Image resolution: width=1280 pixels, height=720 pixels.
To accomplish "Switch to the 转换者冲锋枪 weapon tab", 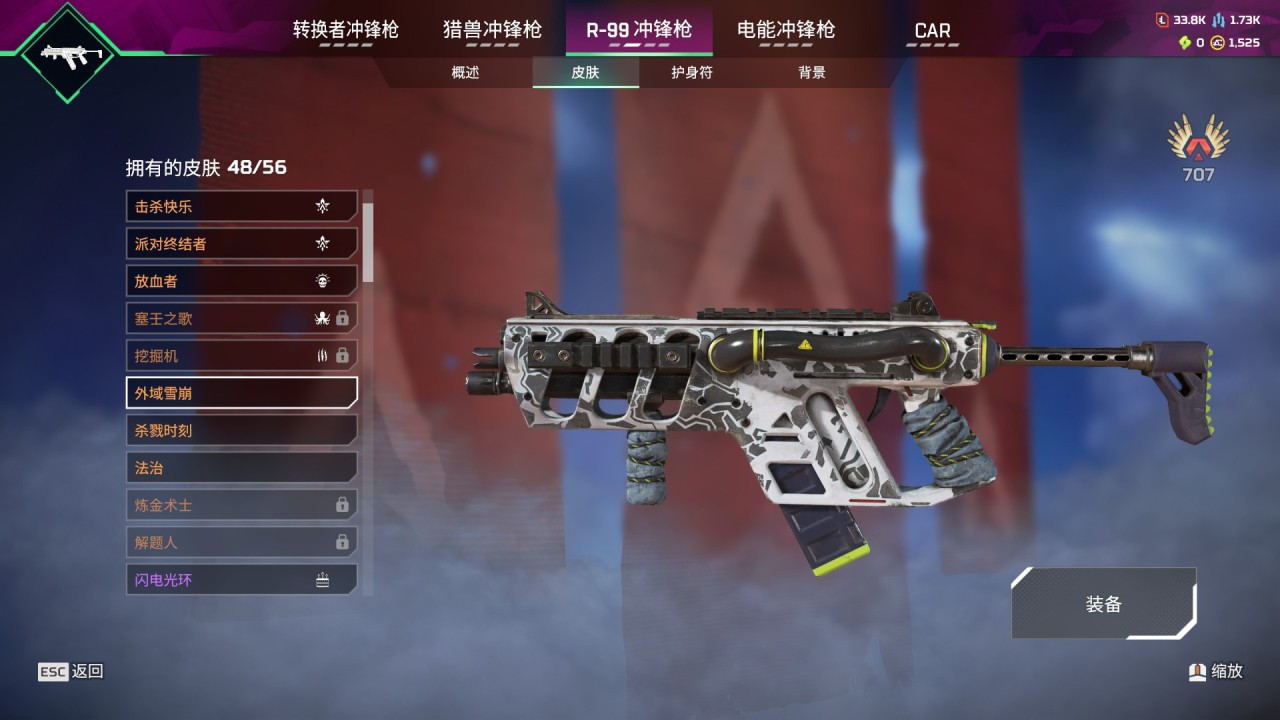I will pyautogui.click(x=345, y=30).
